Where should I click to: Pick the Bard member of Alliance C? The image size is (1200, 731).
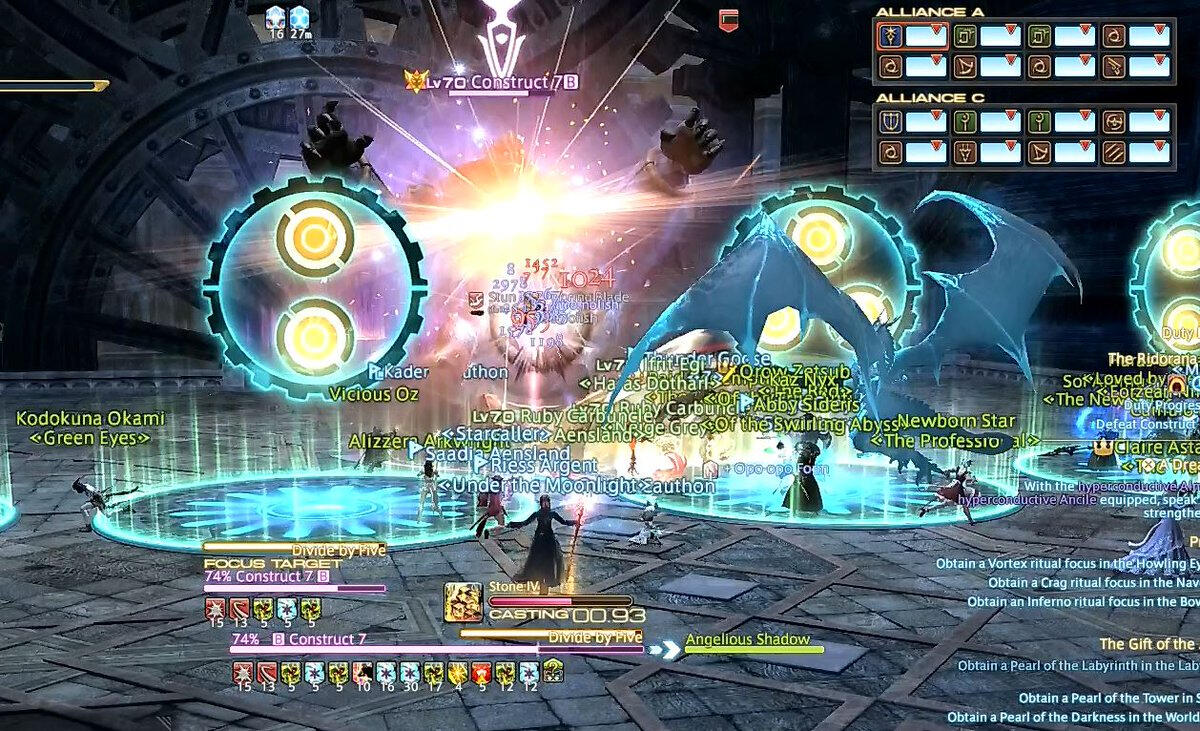pyautogui.click(x=1038, y=152)
